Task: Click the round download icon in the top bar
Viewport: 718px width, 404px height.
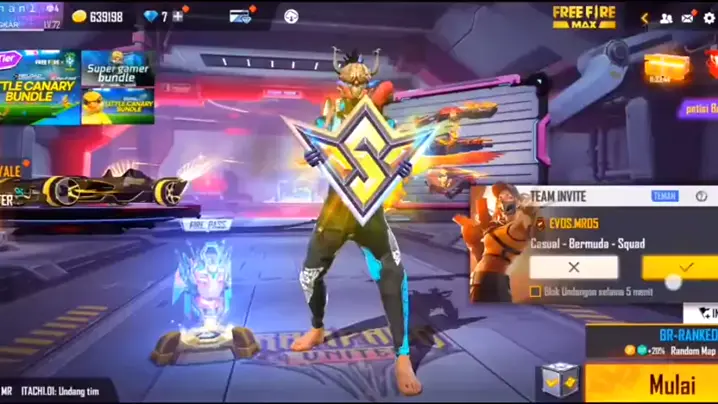Action: pos(291,17)
